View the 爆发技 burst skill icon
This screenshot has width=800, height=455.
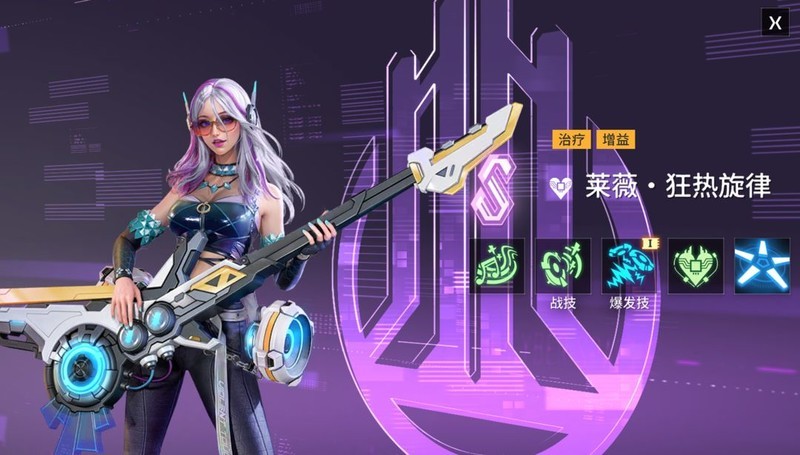[x=630, y=265]
